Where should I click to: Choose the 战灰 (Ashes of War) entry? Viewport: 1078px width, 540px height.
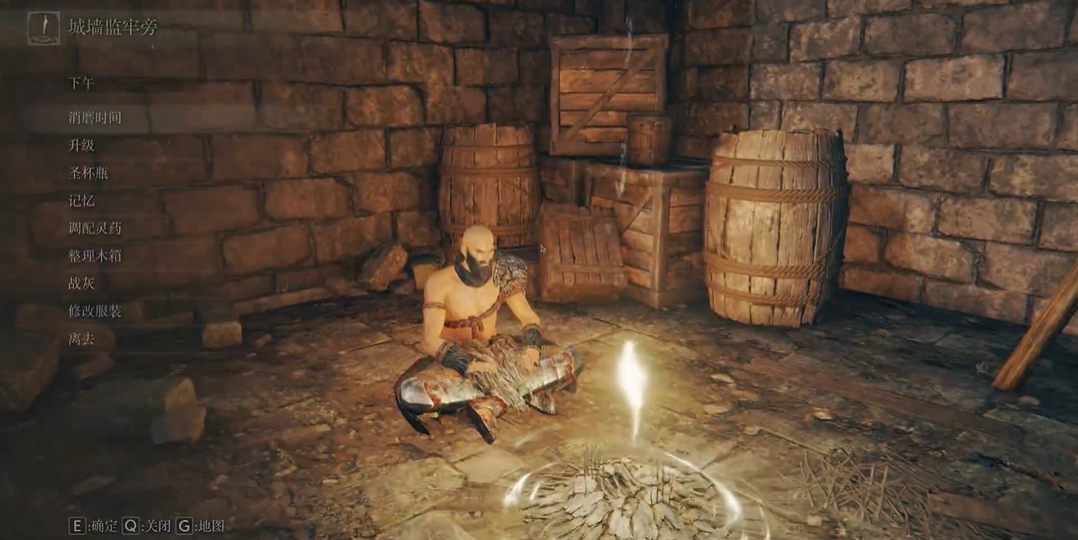click(81, 283)
